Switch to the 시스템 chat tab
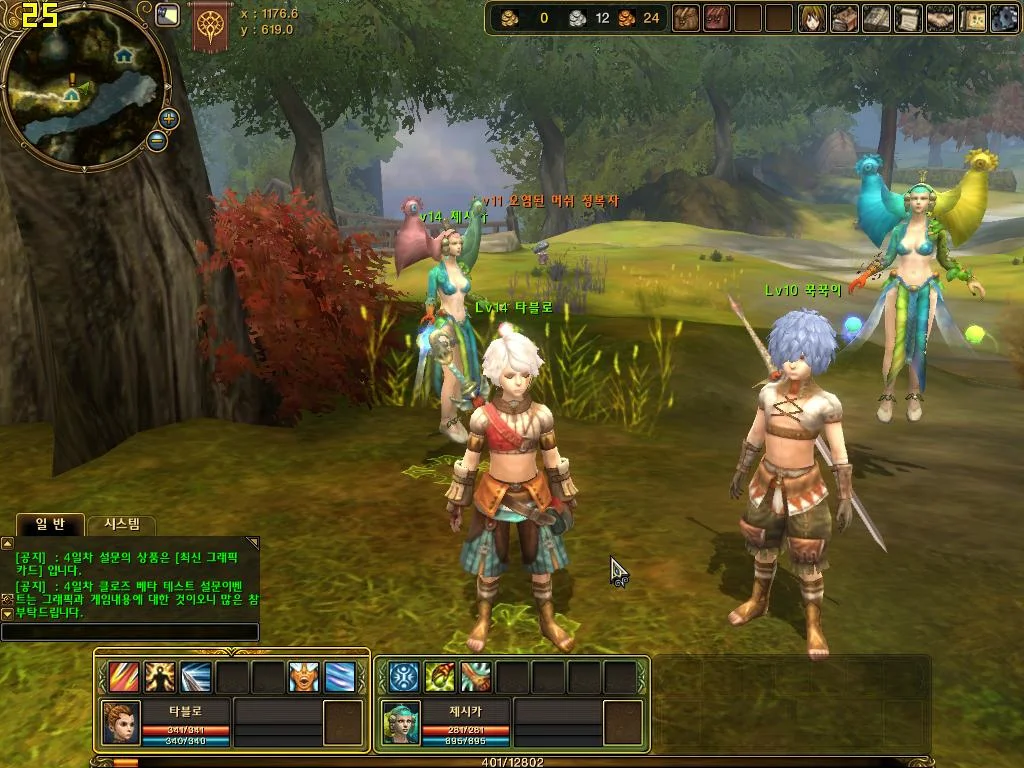Viewport: 1024px width, 768px height. tap(122, 524)
